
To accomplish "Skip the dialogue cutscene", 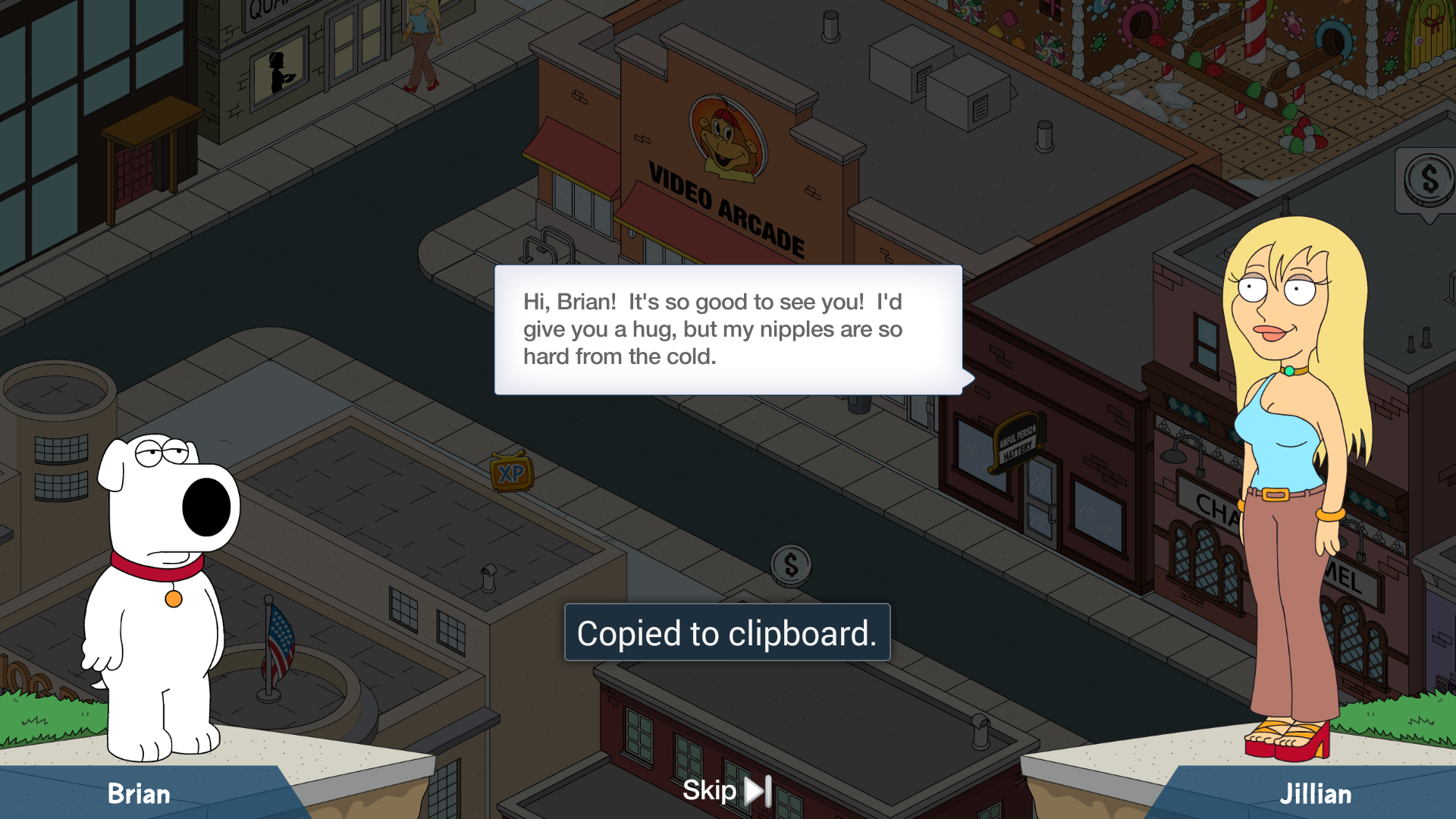I will click(x=726, y=791).
